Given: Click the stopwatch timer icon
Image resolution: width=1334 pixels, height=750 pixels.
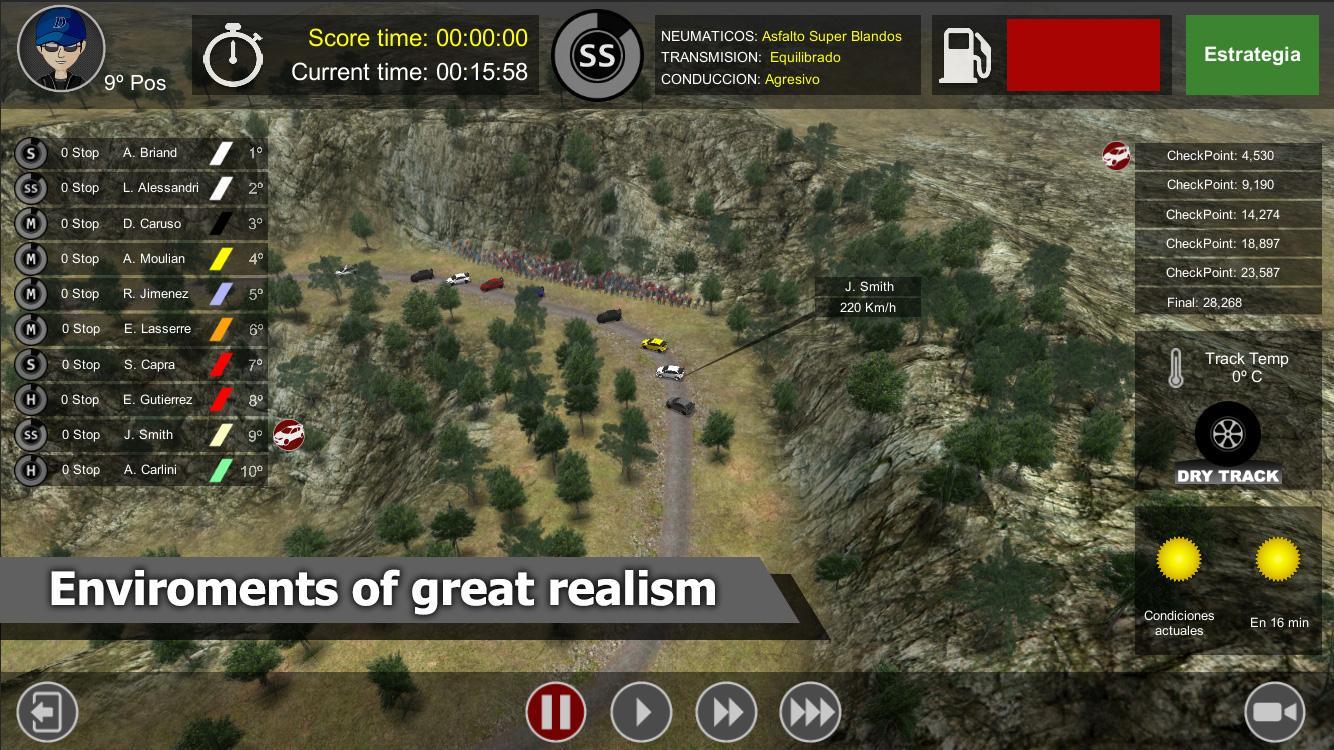Looking at the screenshot, I should (233, 55).
